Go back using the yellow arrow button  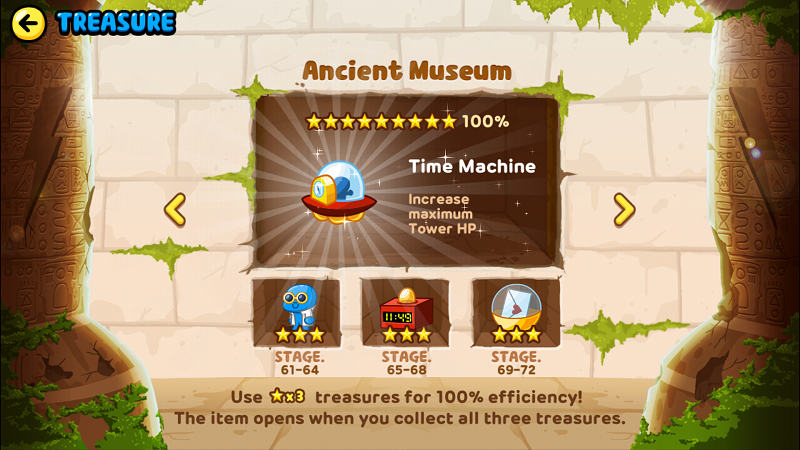click(28, 23)
